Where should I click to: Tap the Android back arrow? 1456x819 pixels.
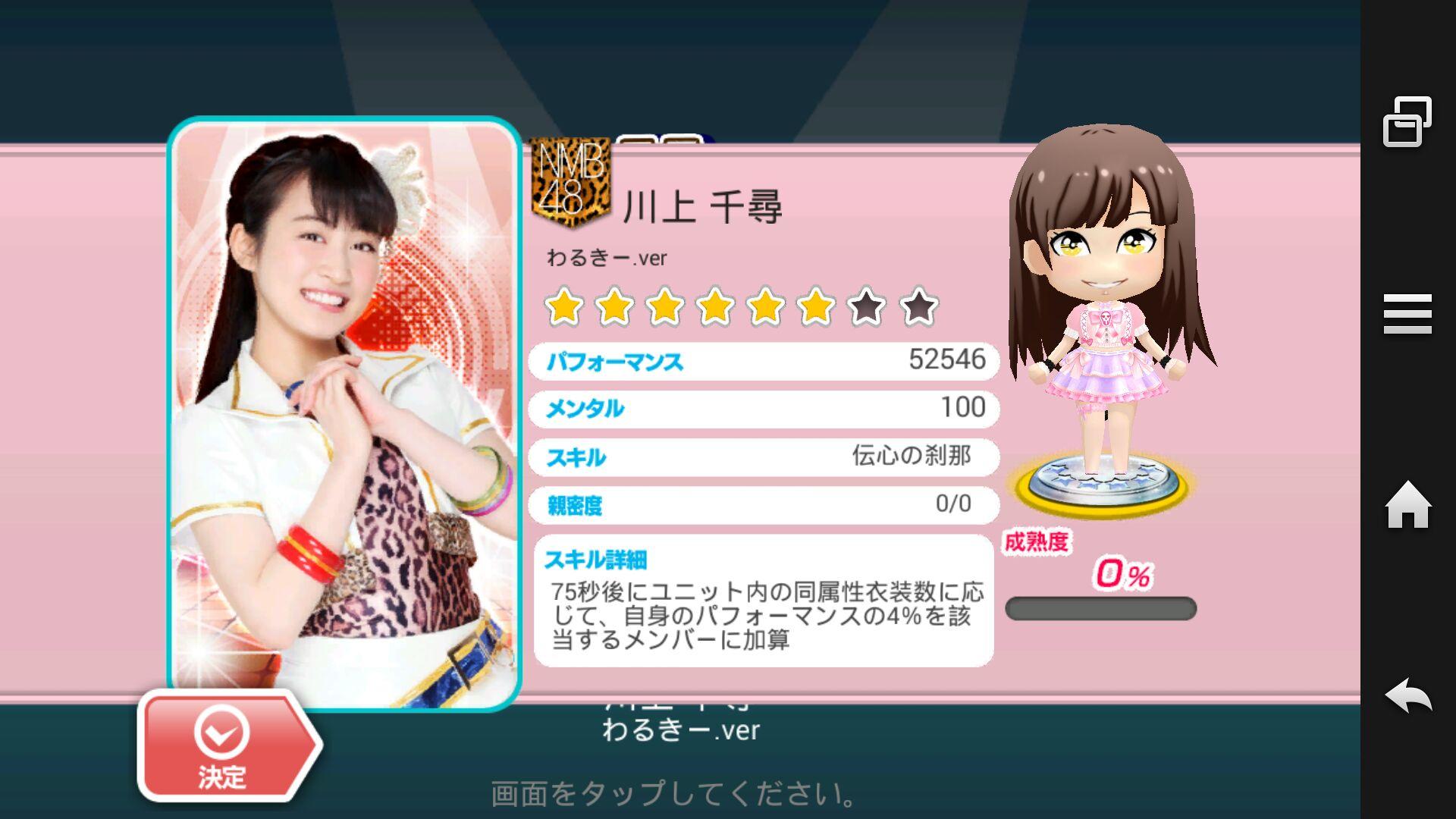1407,695
